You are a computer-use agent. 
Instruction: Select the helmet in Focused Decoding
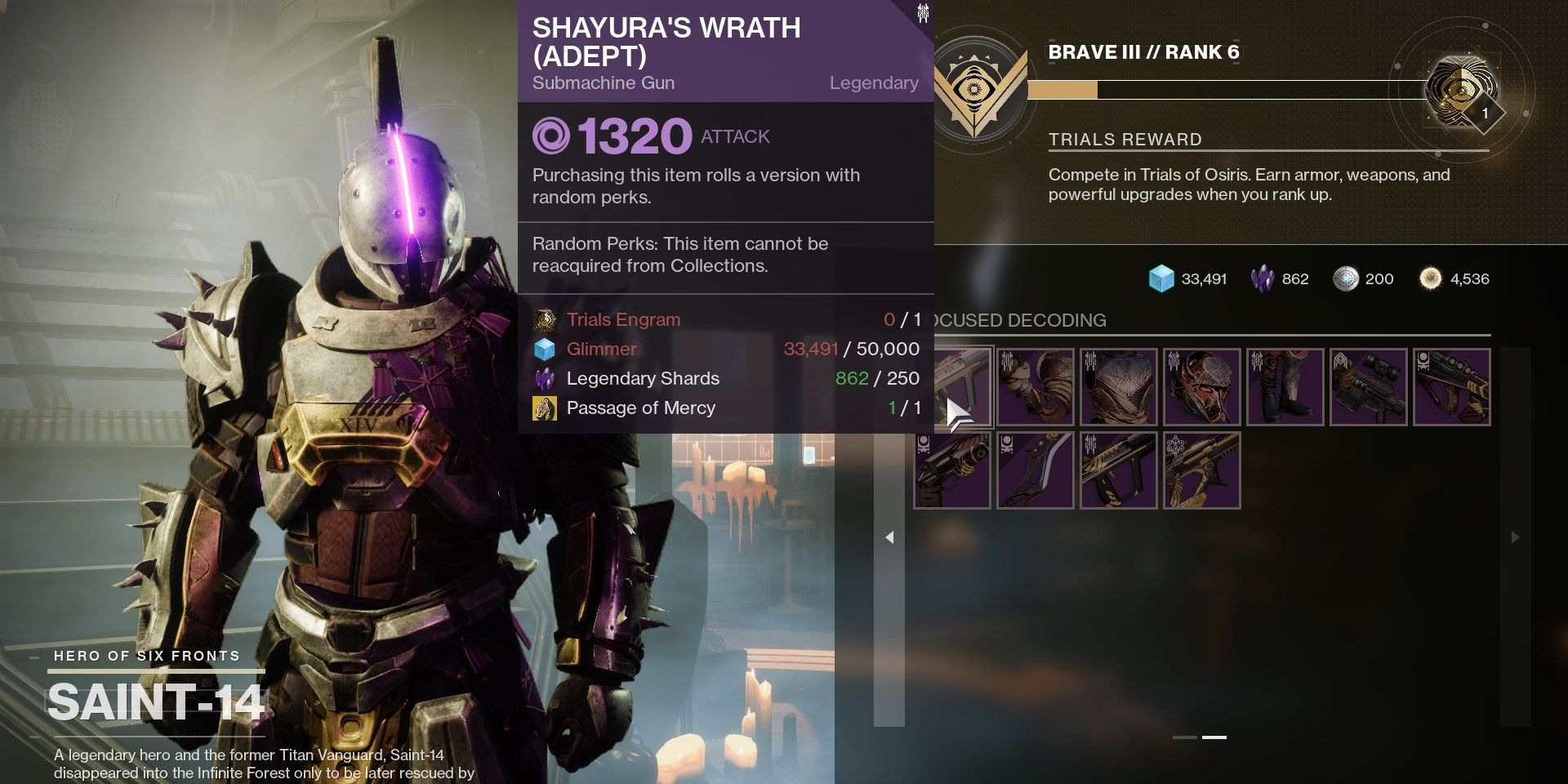point(1203,386)
